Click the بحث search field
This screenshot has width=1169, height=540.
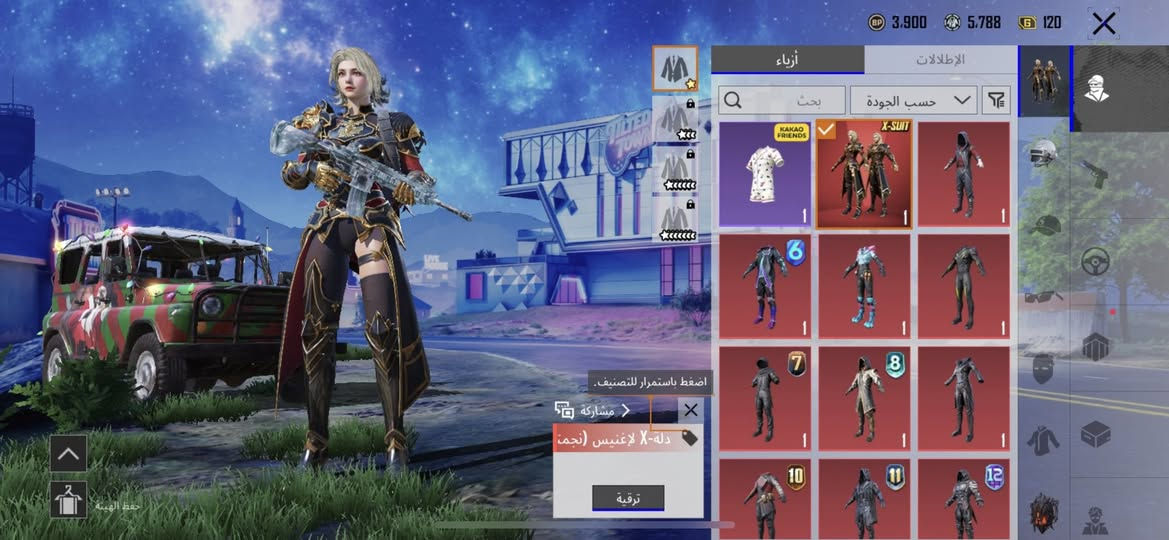(781, 100)
